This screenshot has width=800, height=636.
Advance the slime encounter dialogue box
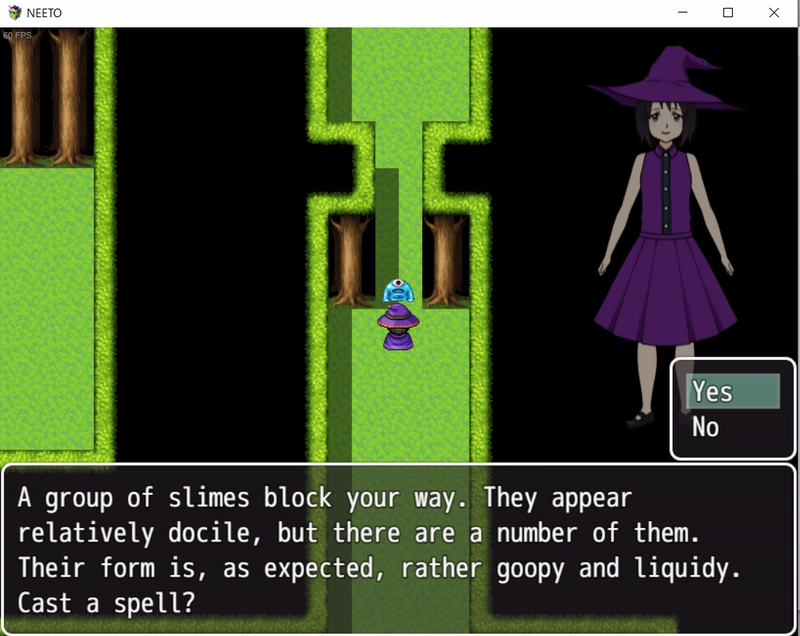pos(400,549)
